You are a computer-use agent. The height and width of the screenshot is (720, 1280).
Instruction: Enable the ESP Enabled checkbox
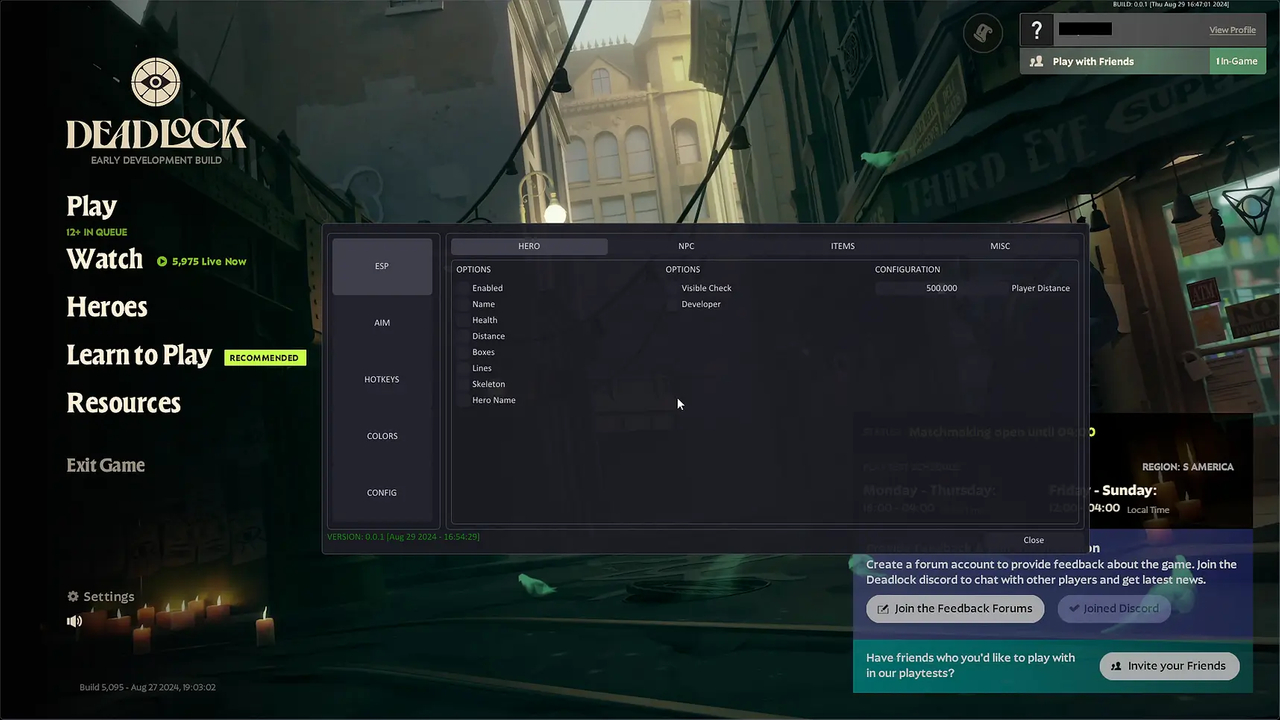(x=462, y=288)
